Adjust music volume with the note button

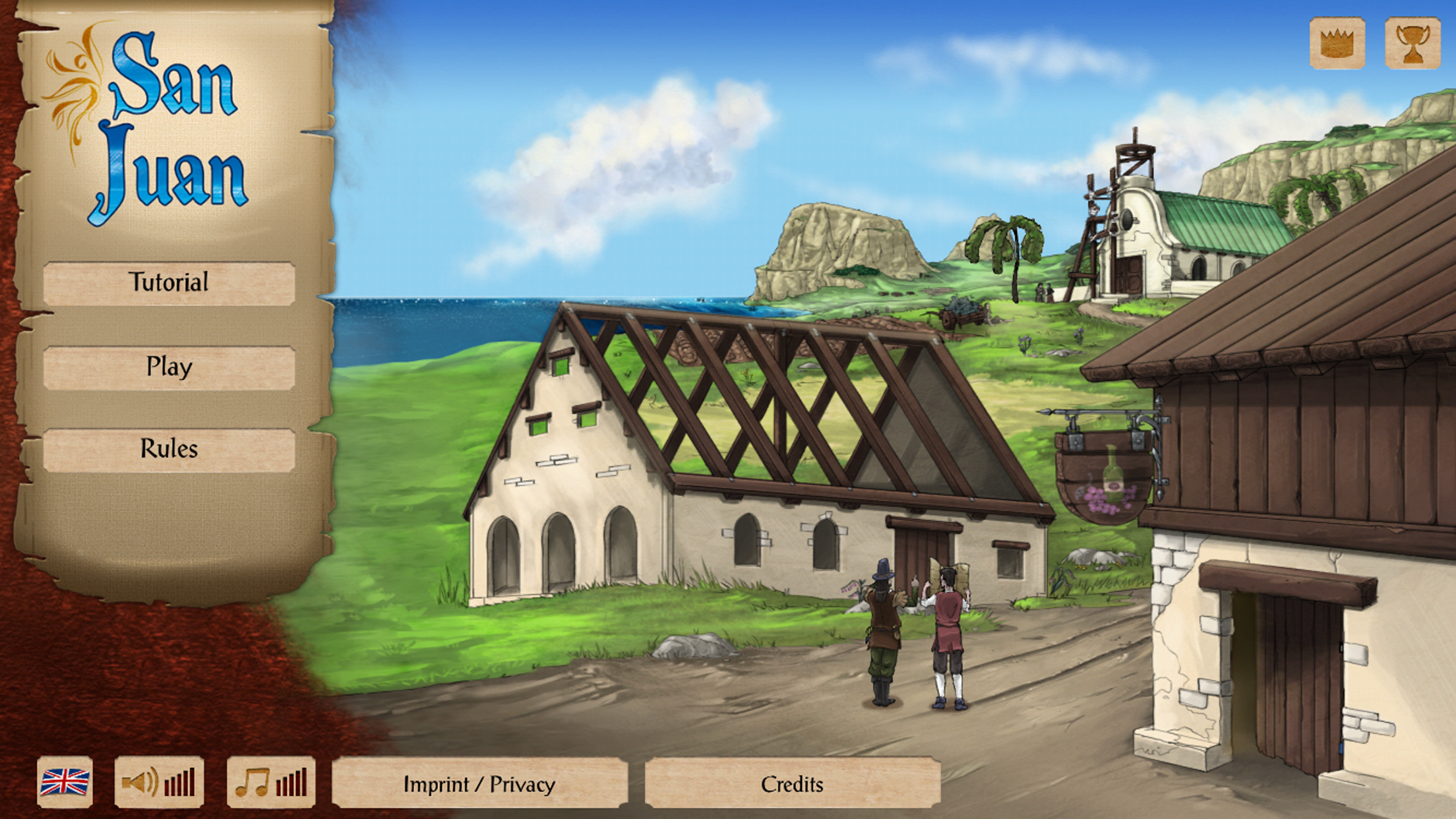pyautogui.click(x=271, y=783)
